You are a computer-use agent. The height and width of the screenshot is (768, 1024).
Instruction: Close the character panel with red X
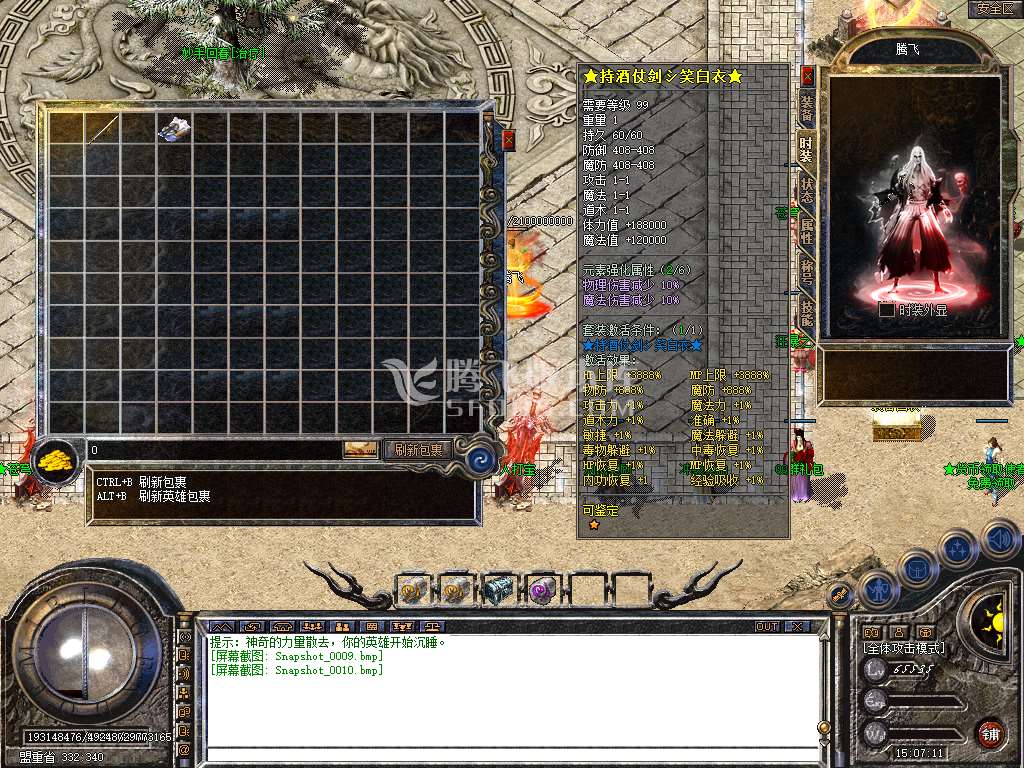point(808,77)
